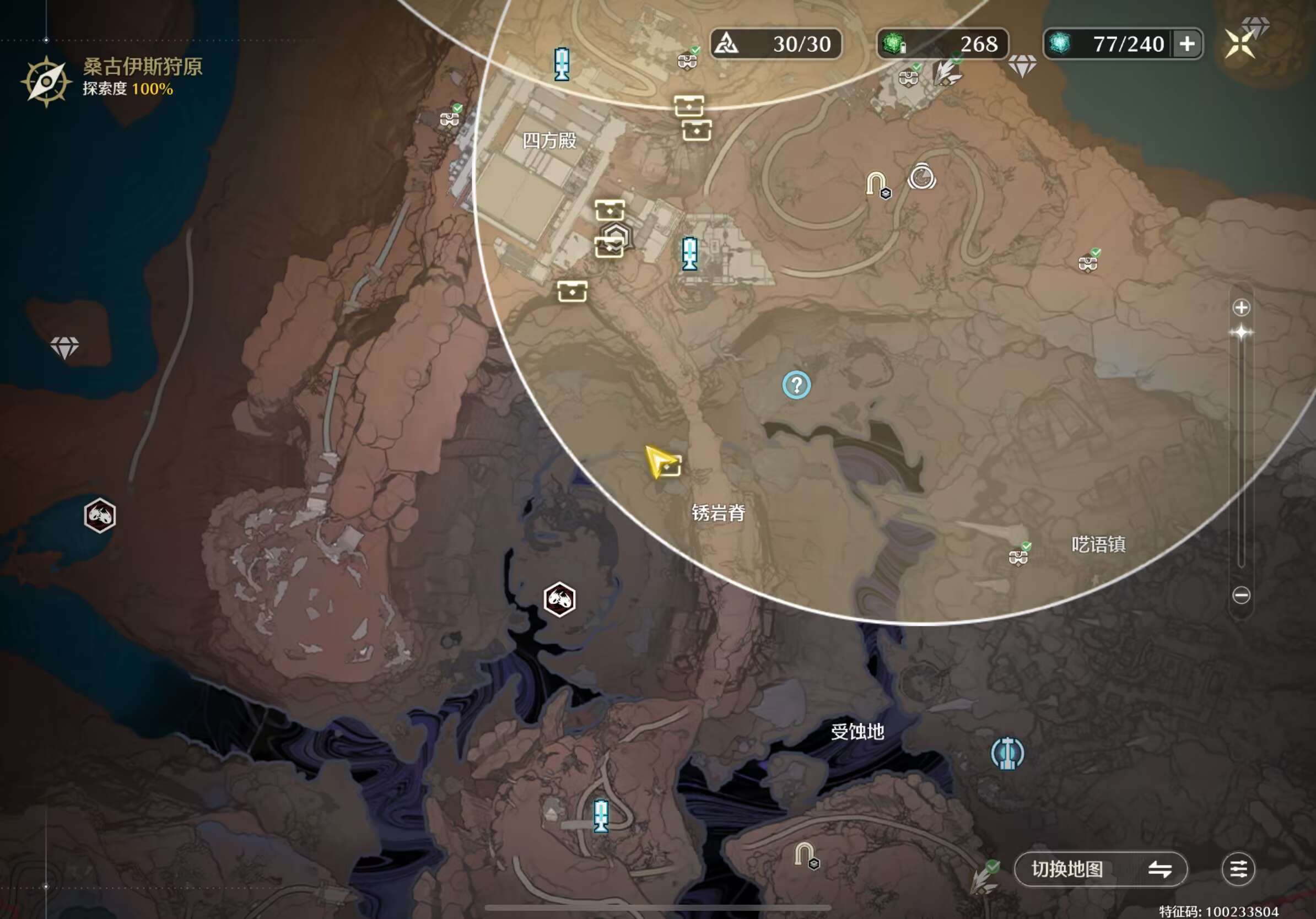The height and width of the screenshot is (919, 1316).
Task: Click the map zoom slider handle
Action: (1241, 333)
